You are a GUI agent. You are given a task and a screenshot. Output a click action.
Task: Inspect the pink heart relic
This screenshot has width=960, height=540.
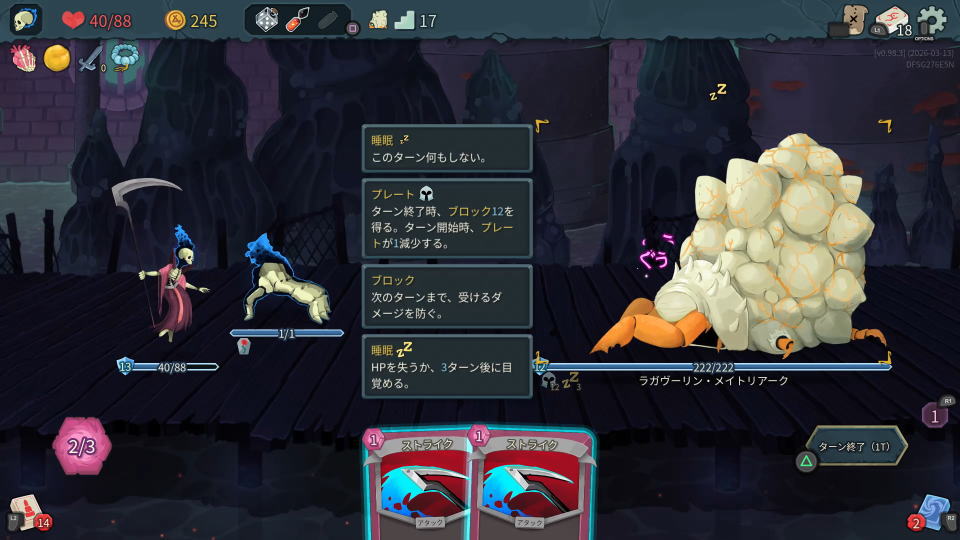pos(24,58)
